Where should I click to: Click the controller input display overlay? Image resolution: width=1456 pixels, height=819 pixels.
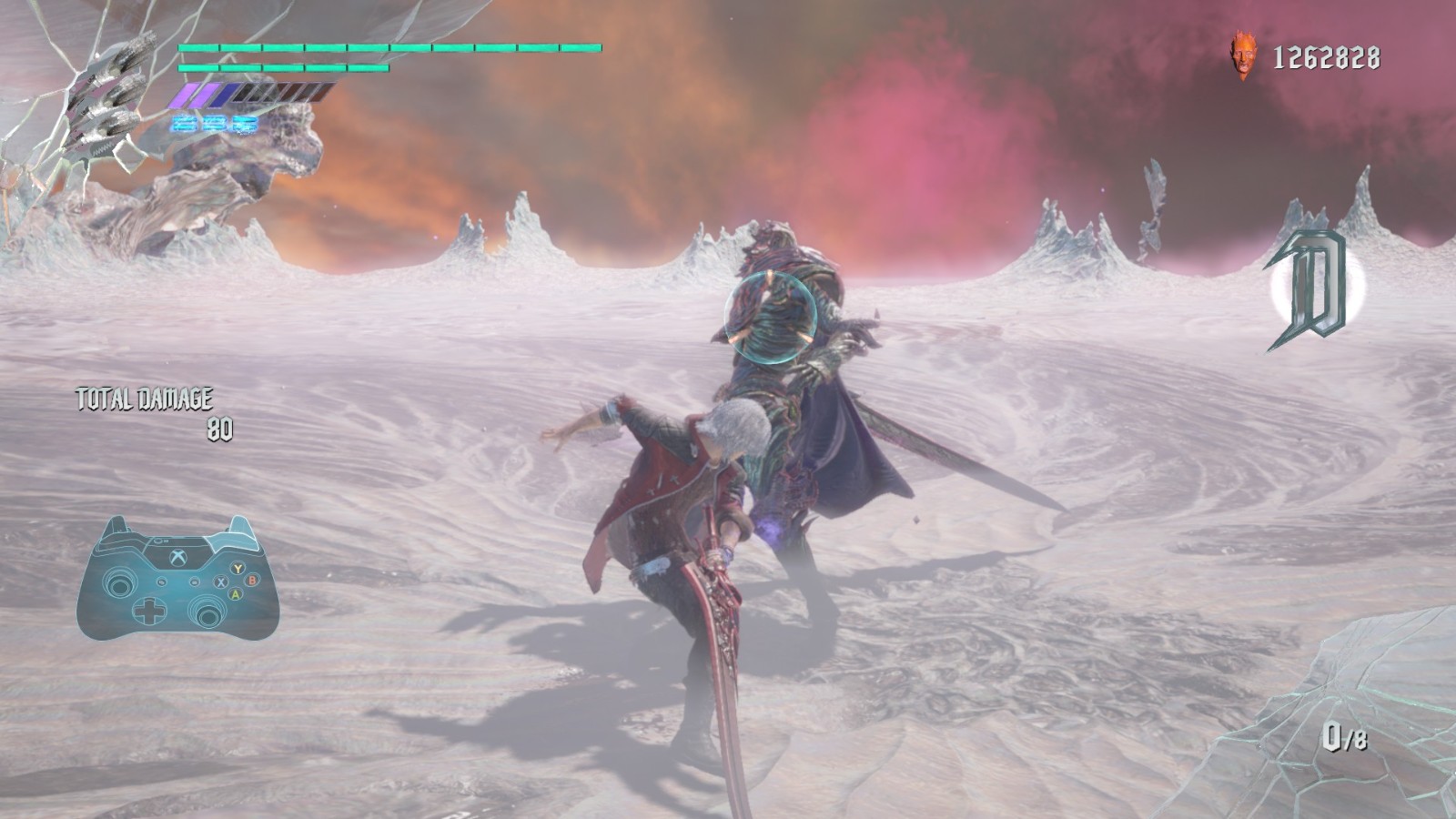177,579
